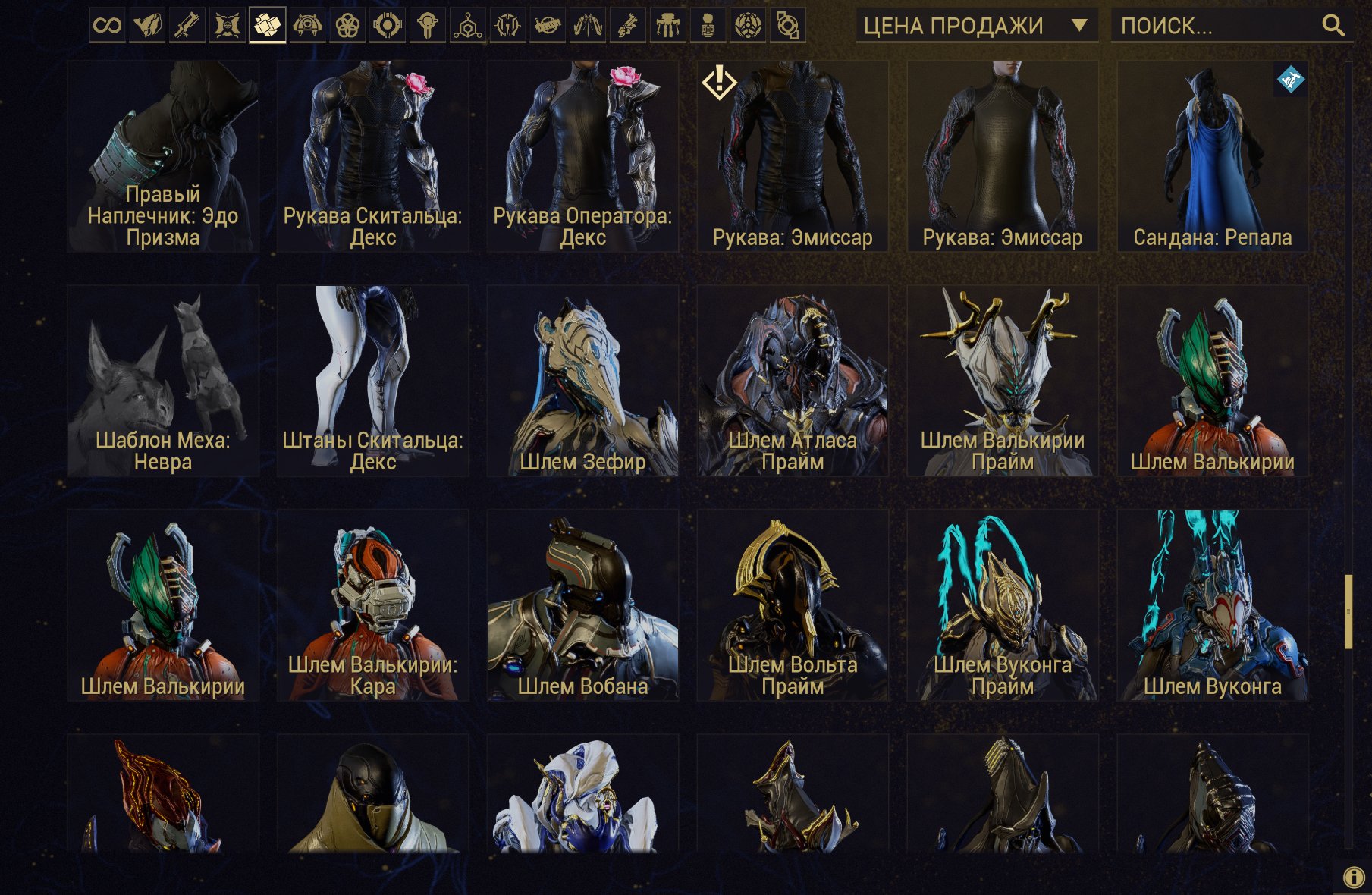The width and height of the screenshot is (1372, 895).
Task: Choose the «Рукава Скитальца: Декс» tile
Action: [x=372, y=156]
